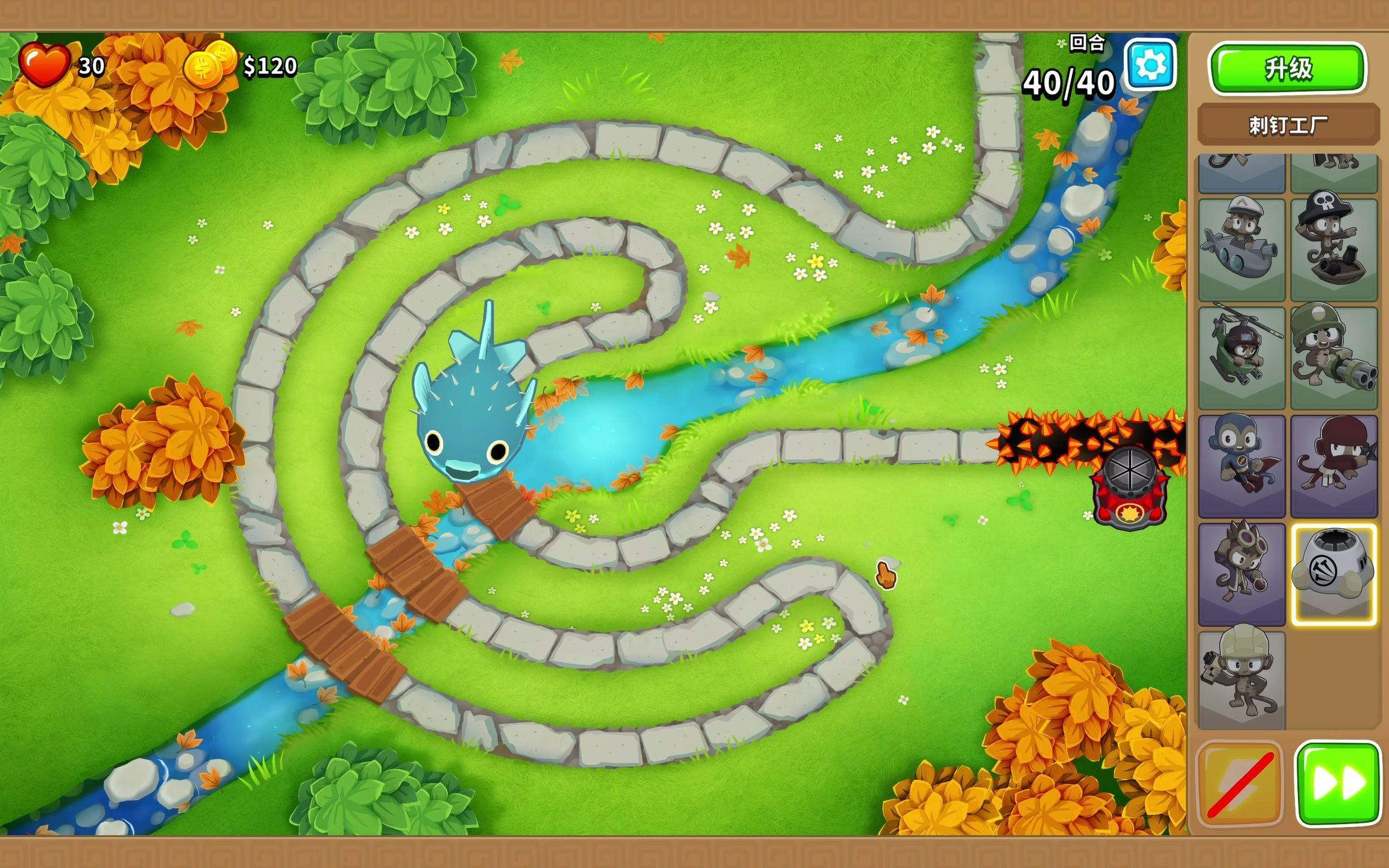Select the Monkey Sub tower
1389x868 pixels.
(1241, 249)
